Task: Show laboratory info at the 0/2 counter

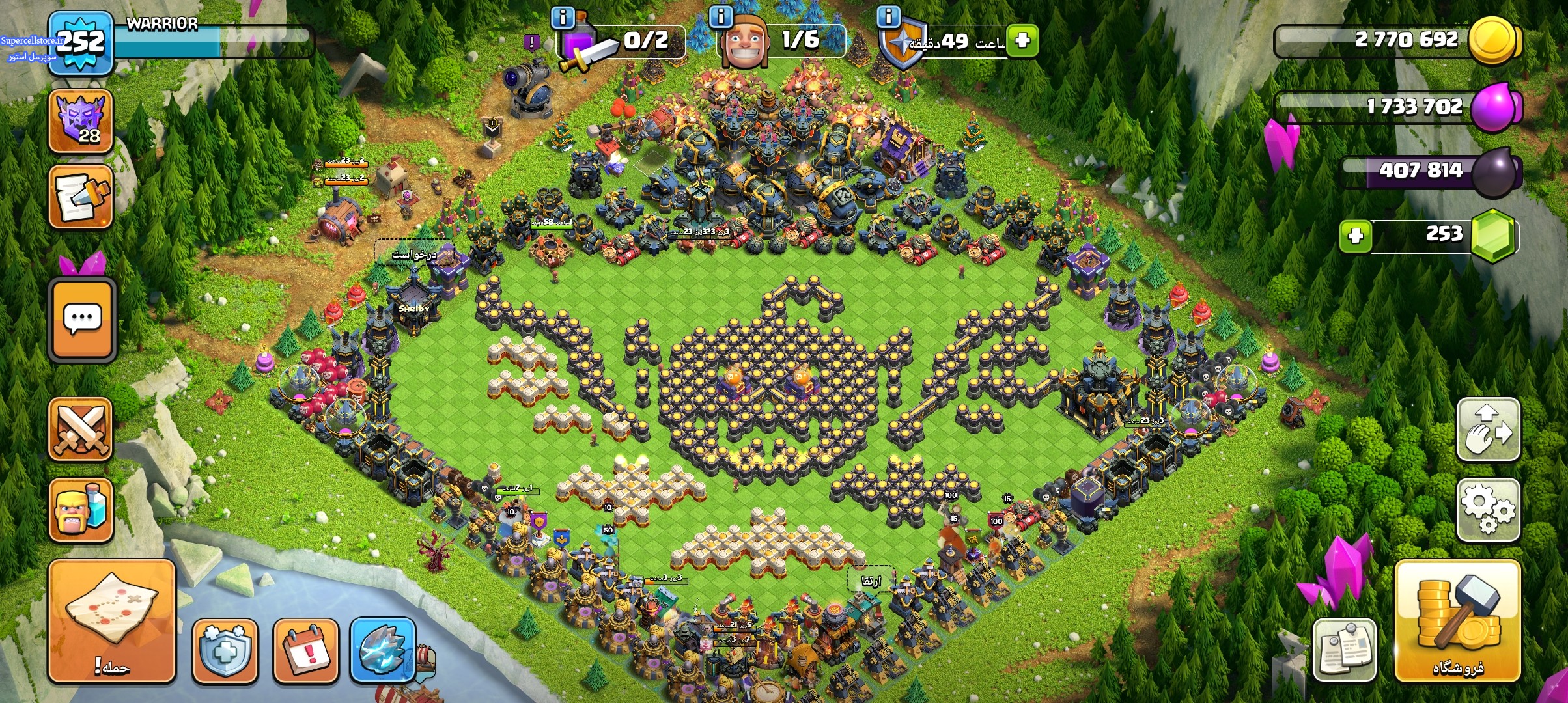Action: pos(563,17)
